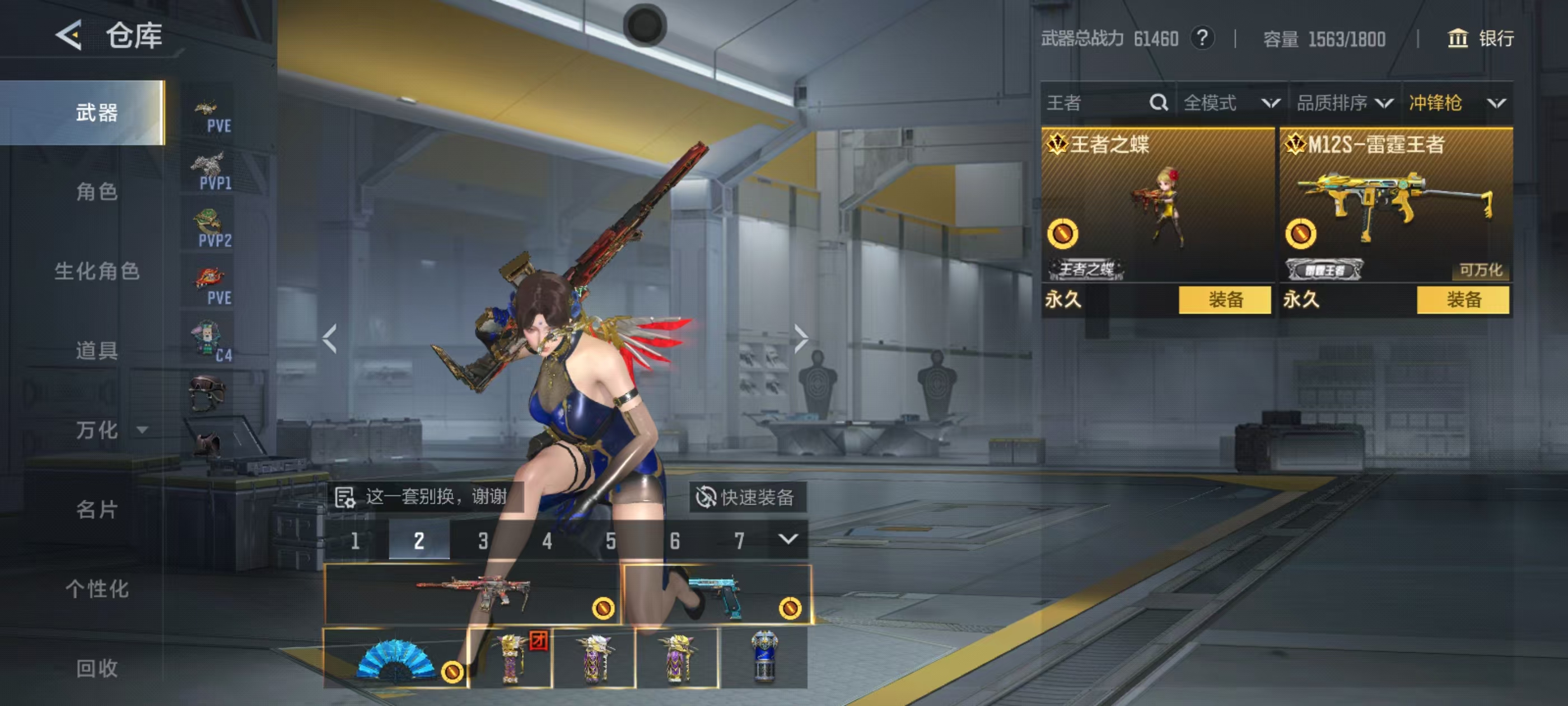Select loadout slot number 3
This screenshot has width=1568, height=706.
pos(483,540)
